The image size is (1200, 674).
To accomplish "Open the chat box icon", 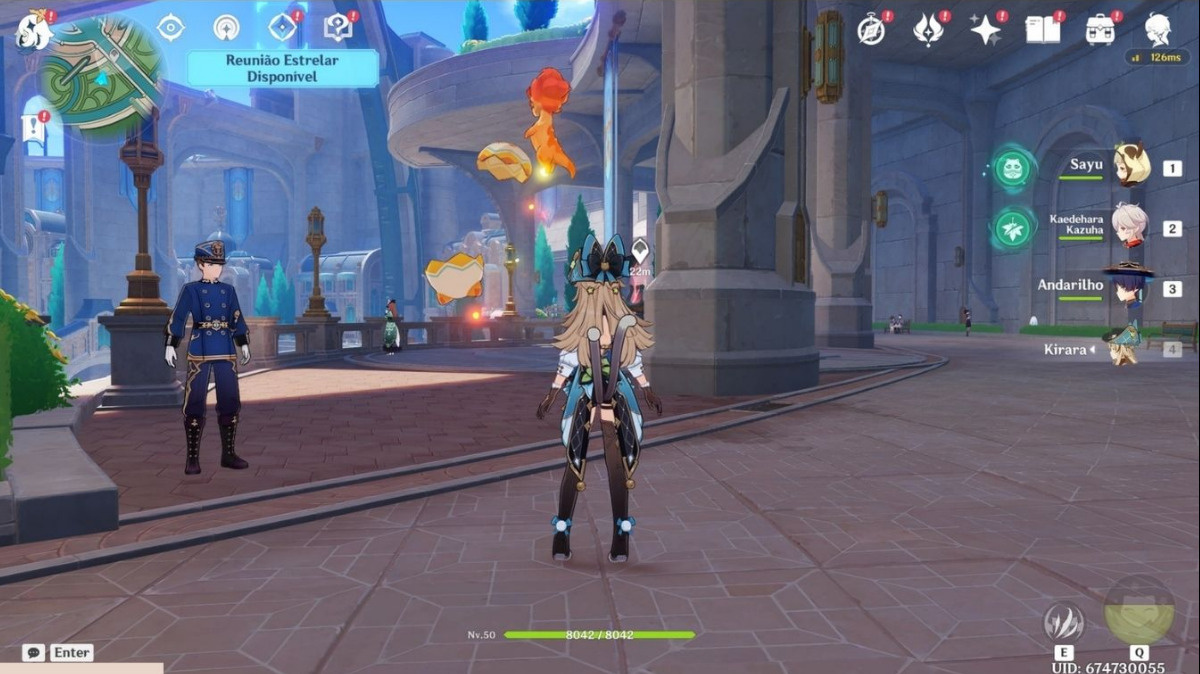I will point(34,653).
